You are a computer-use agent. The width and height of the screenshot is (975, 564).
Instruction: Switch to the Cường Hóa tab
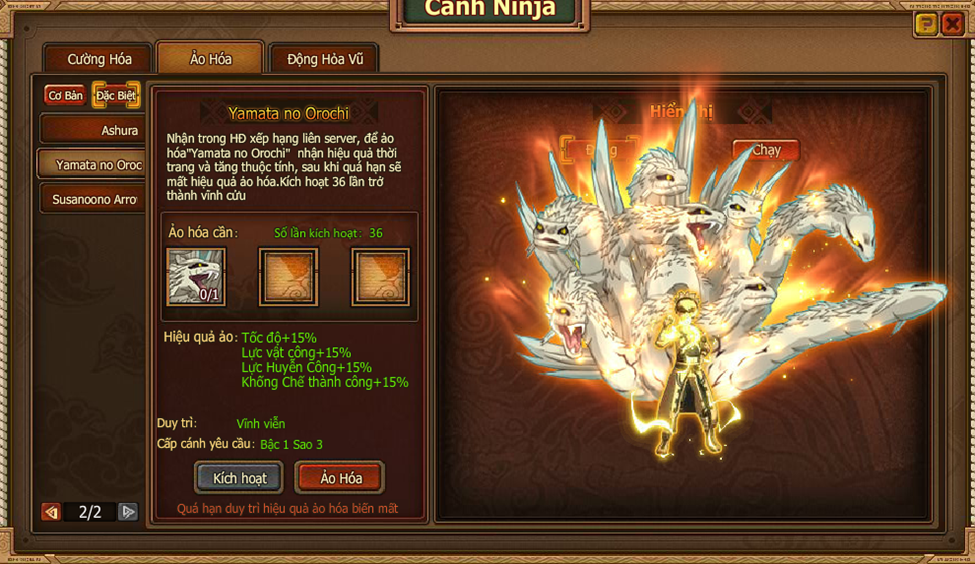click(99, 59)
